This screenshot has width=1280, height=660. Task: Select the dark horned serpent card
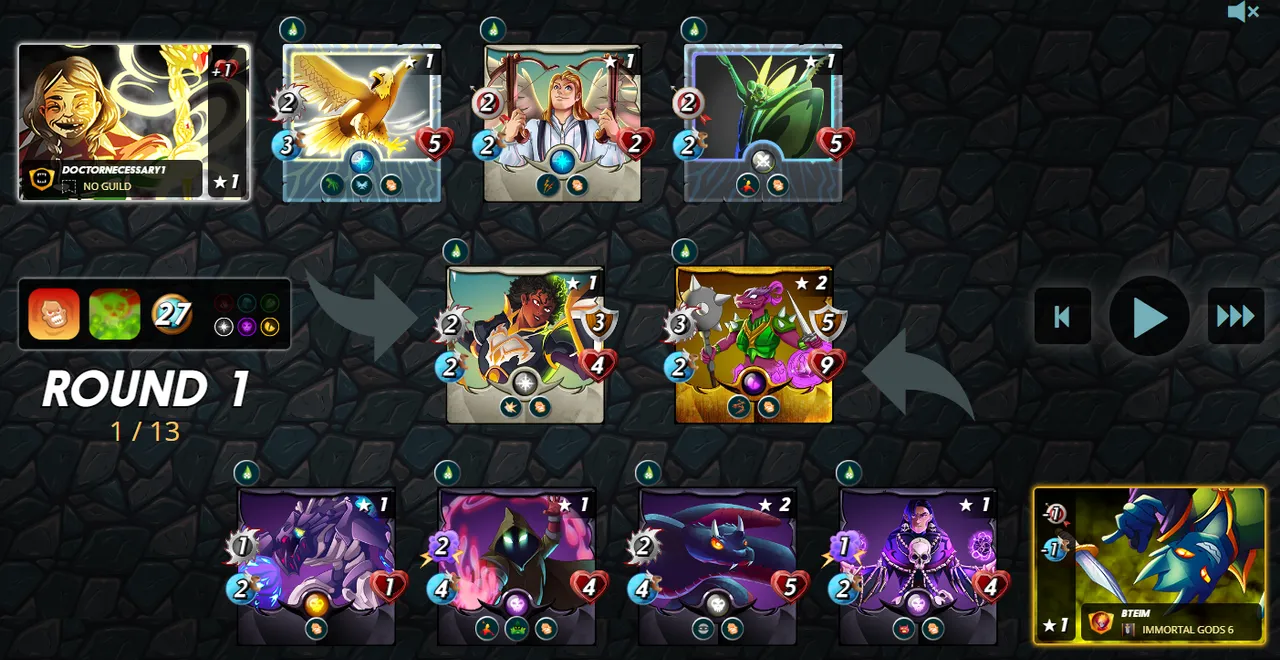click(x=718, y=566)
